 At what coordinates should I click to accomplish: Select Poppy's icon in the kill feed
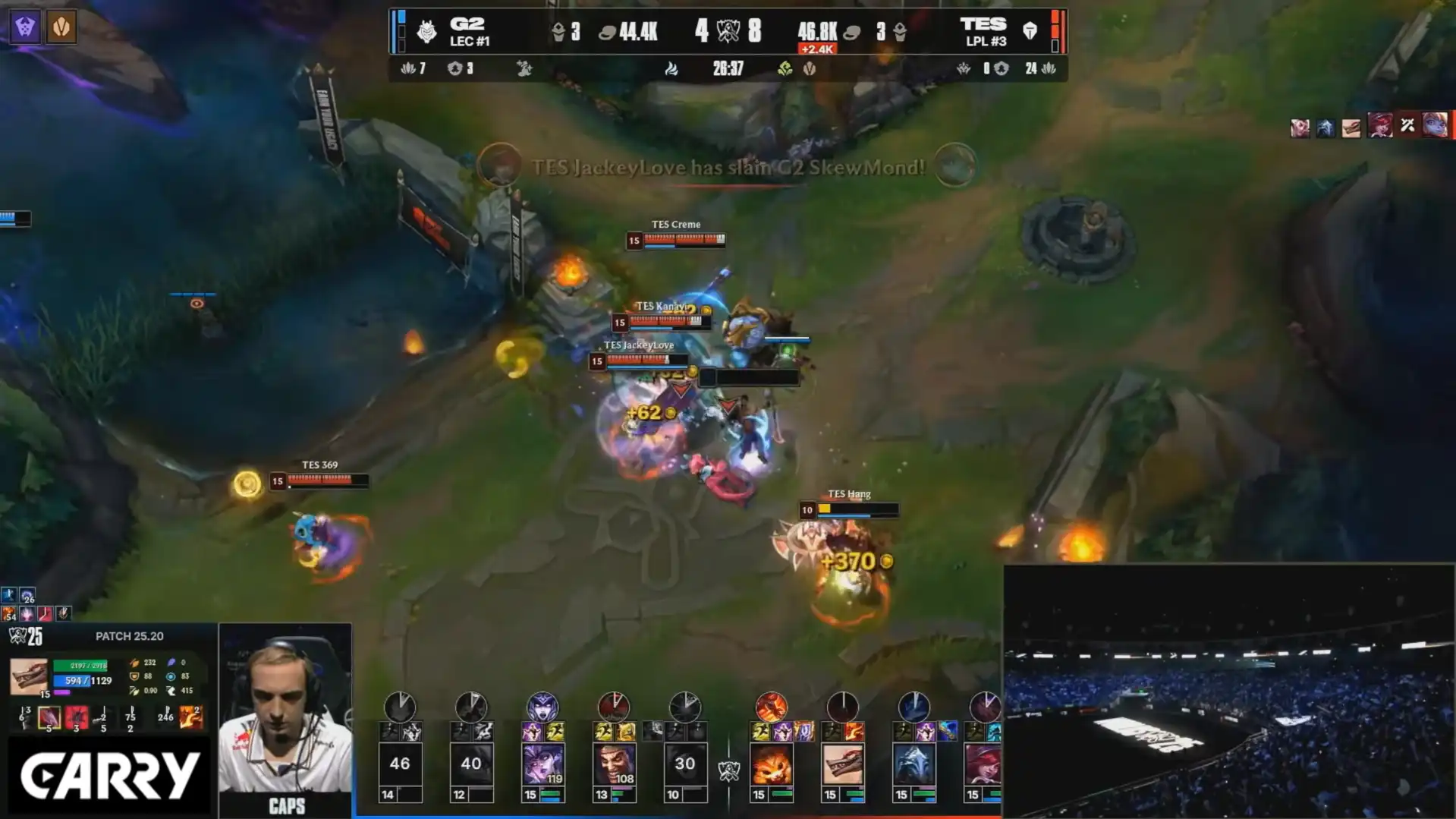coord(1435,125)
